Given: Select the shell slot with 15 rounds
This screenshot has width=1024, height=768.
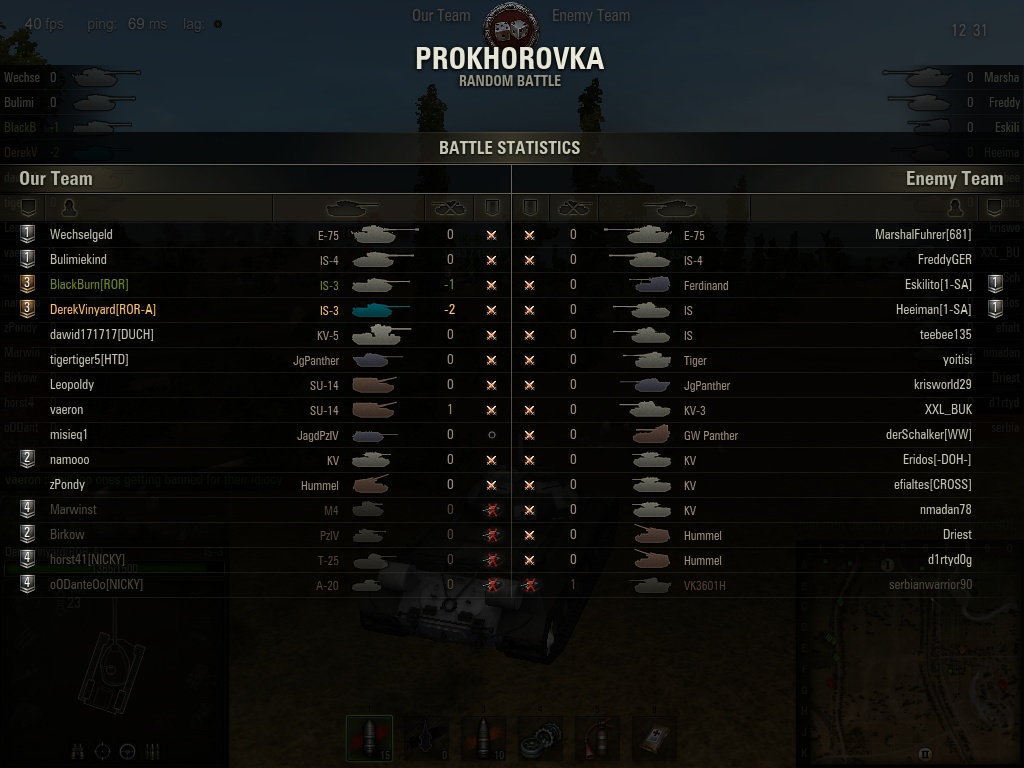Looking at the screenshot, I should 369,740.
